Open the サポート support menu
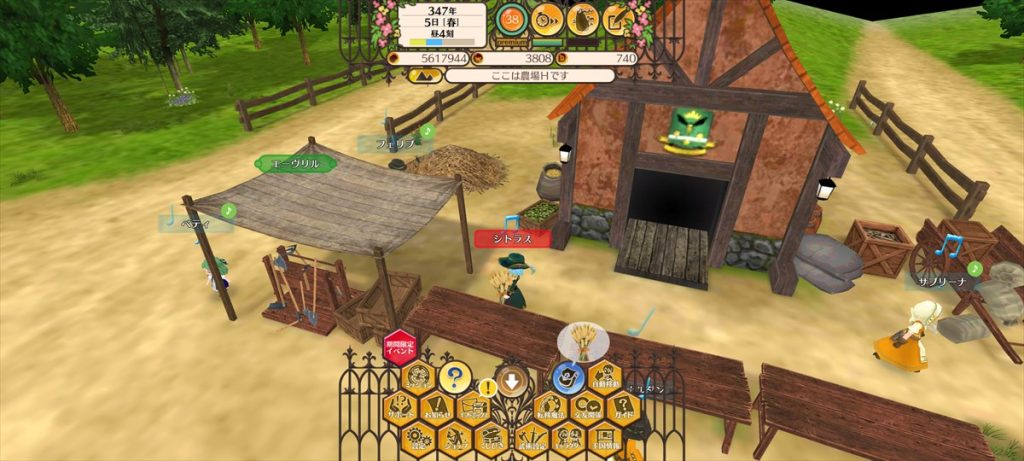Image resolution: width=1024 pixels, height=461 pixels. (402, 408)
